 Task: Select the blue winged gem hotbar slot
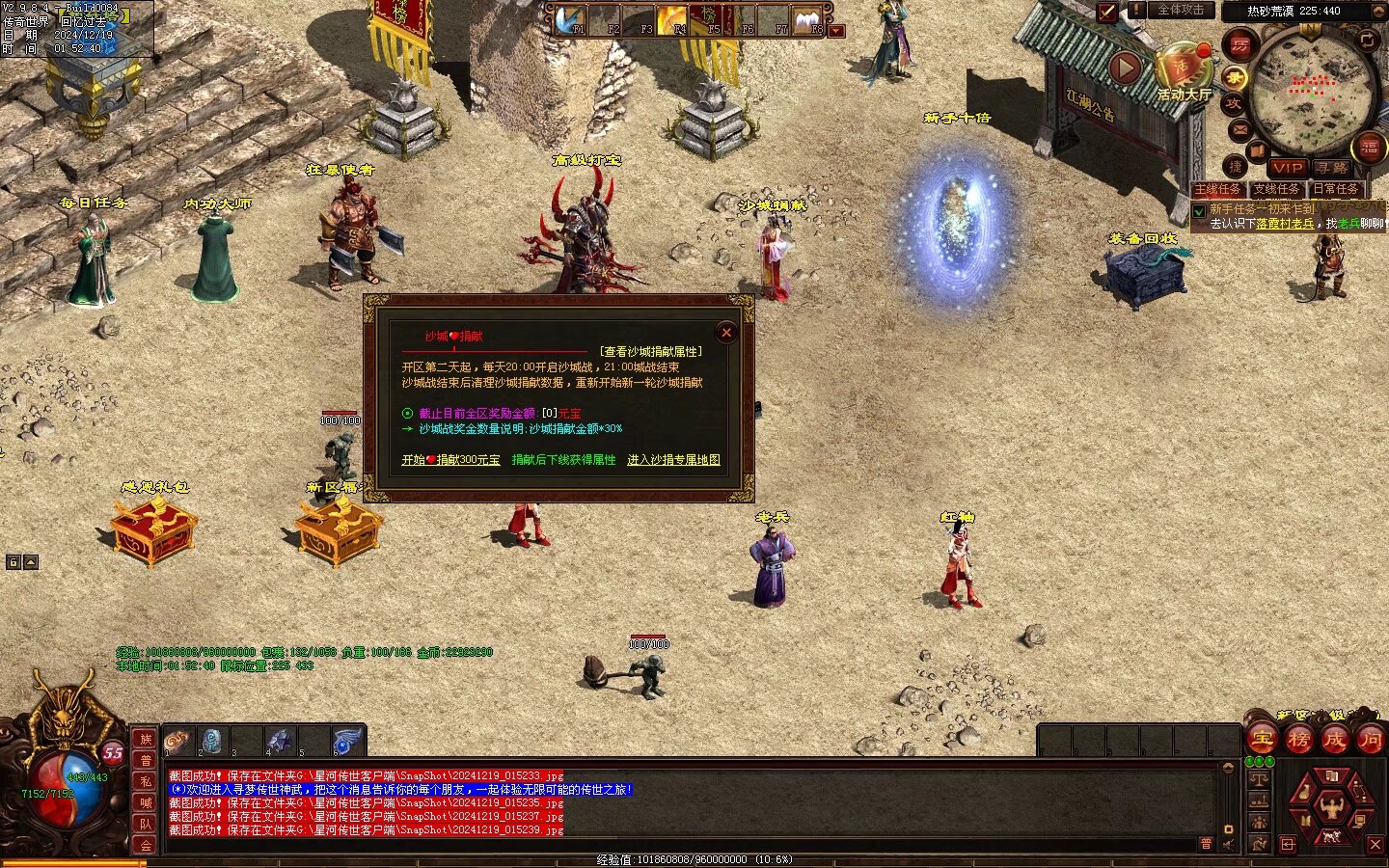pyautogui.click(x=346, y=742)
